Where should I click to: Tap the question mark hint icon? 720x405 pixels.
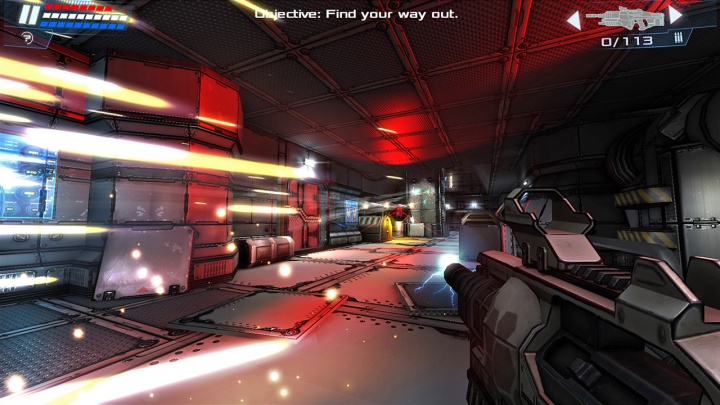[x=27, y=38]
